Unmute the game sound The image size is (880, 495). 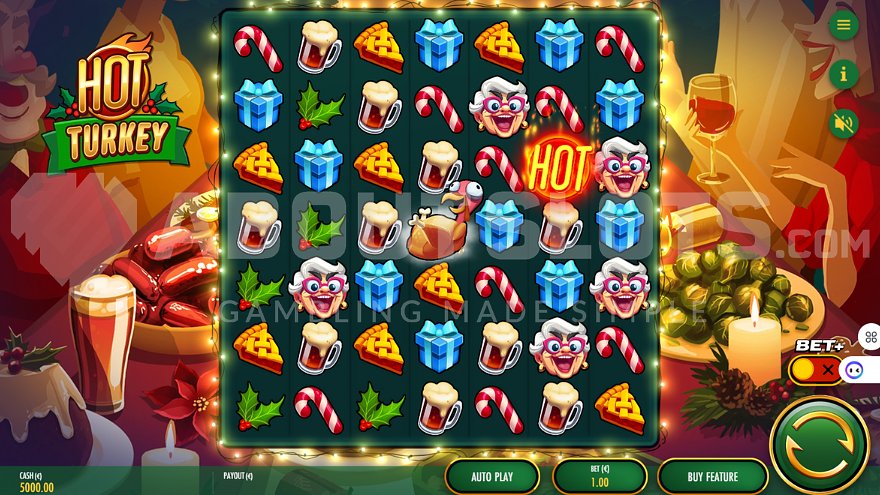[844, 122]
